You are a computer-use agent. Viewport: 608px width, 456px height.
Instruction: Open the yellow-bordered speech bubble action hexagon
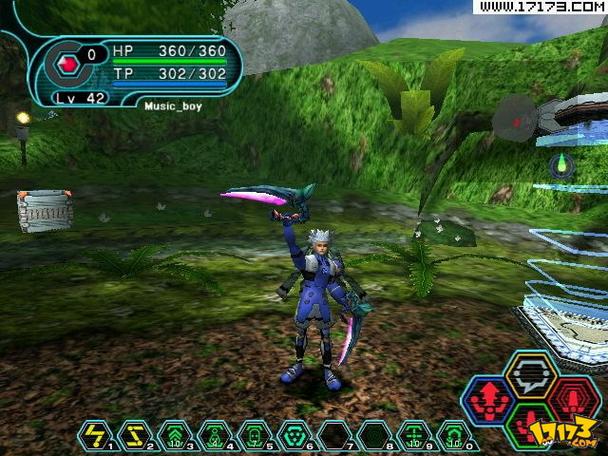(531, 375)
